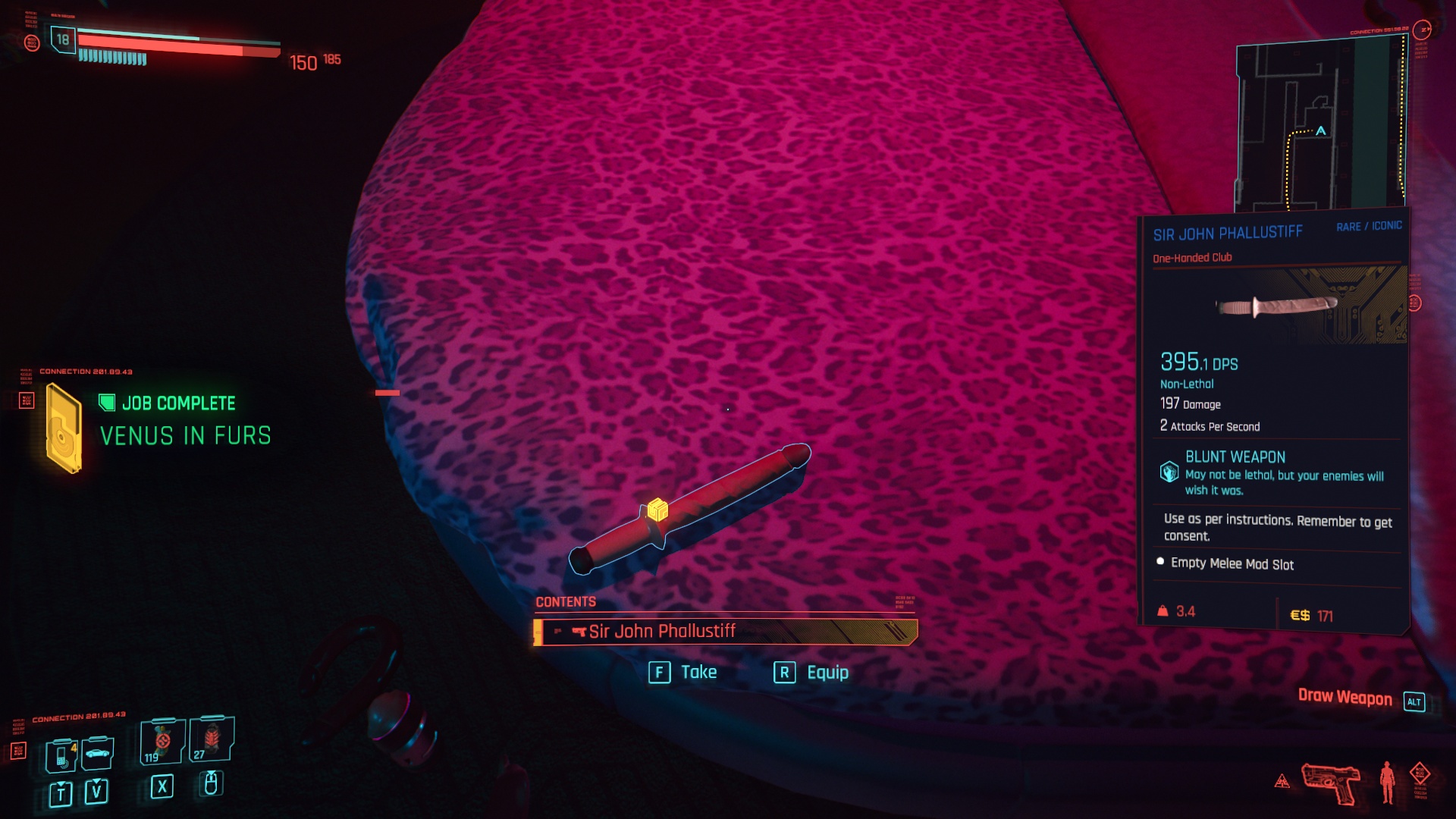Click the pistol icon in the Contents row
The height and width of the screenshot is (819, 1456).
(579, 630)
